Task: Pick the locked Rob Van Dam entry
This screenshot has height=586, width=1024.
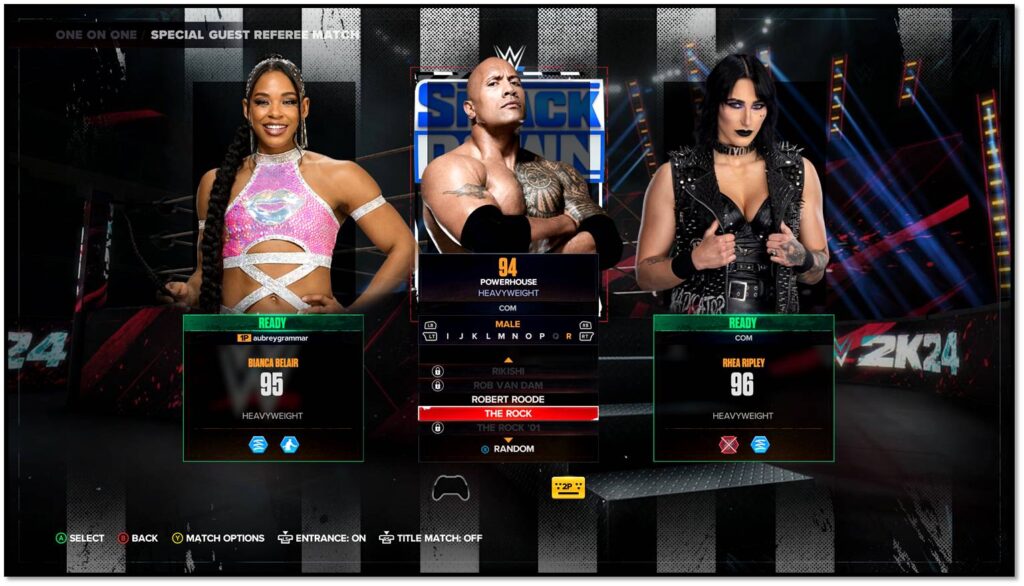Action: (508, 385)
